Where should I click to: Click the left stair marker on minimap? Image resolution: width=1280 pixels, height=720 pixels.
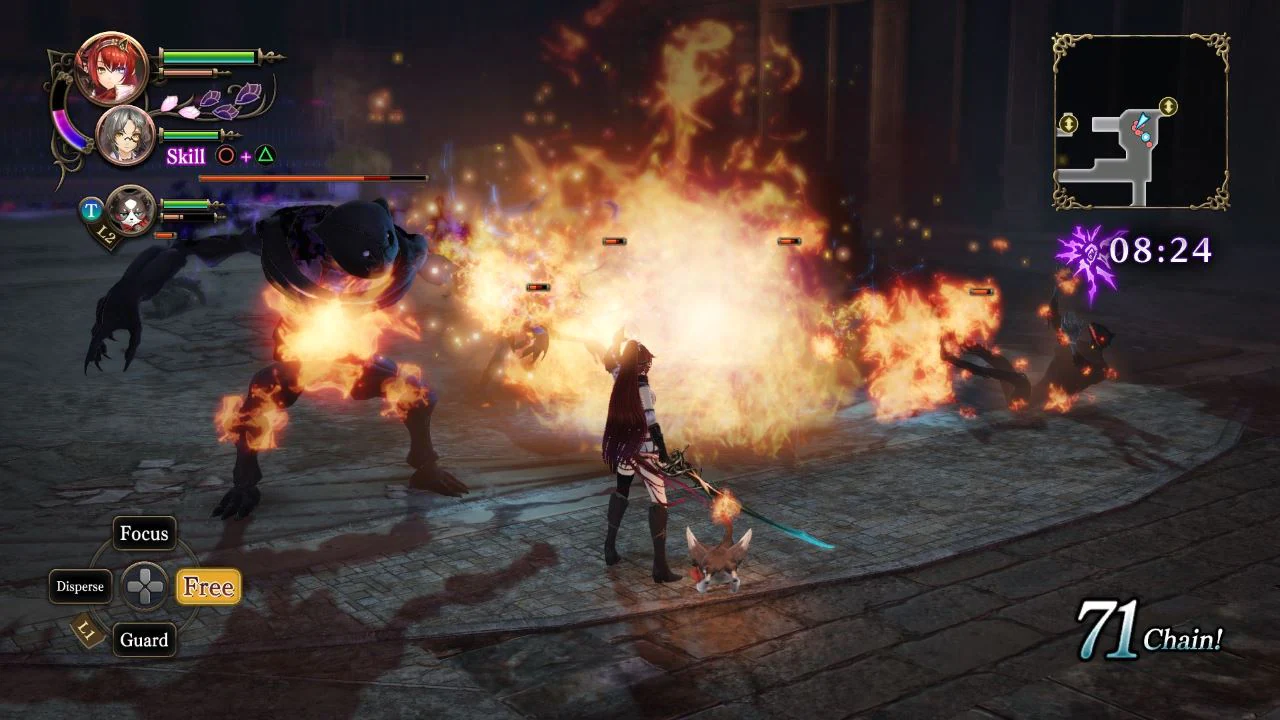click(1069, 122)
